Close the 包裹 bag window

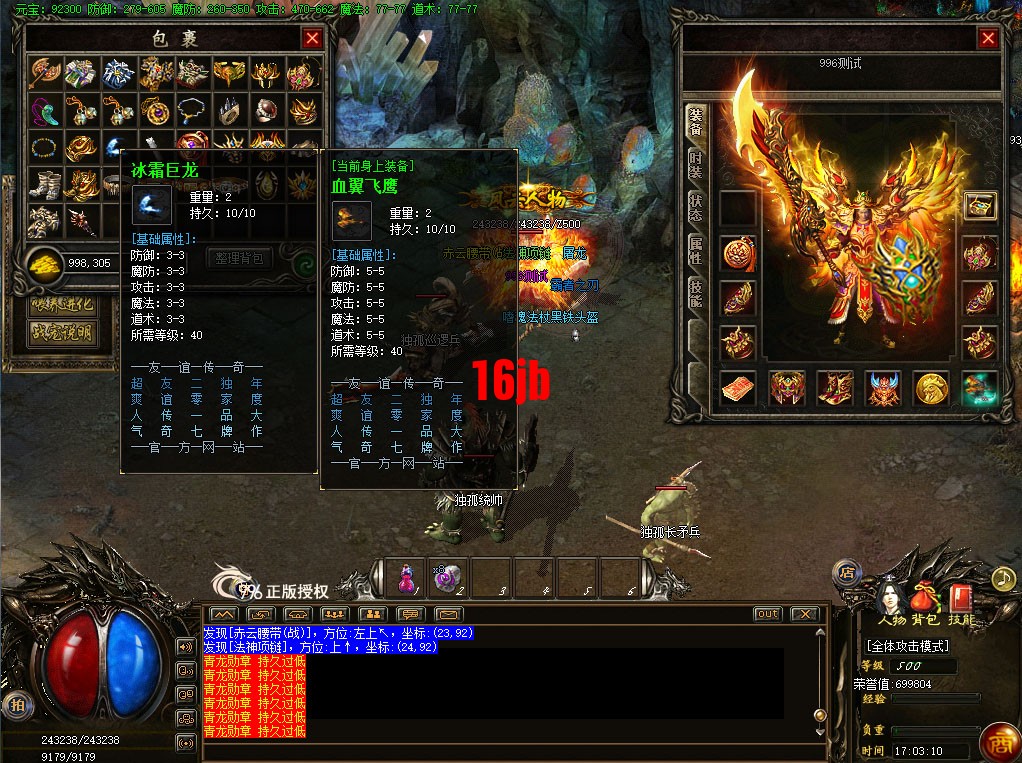tap(312, 39)
